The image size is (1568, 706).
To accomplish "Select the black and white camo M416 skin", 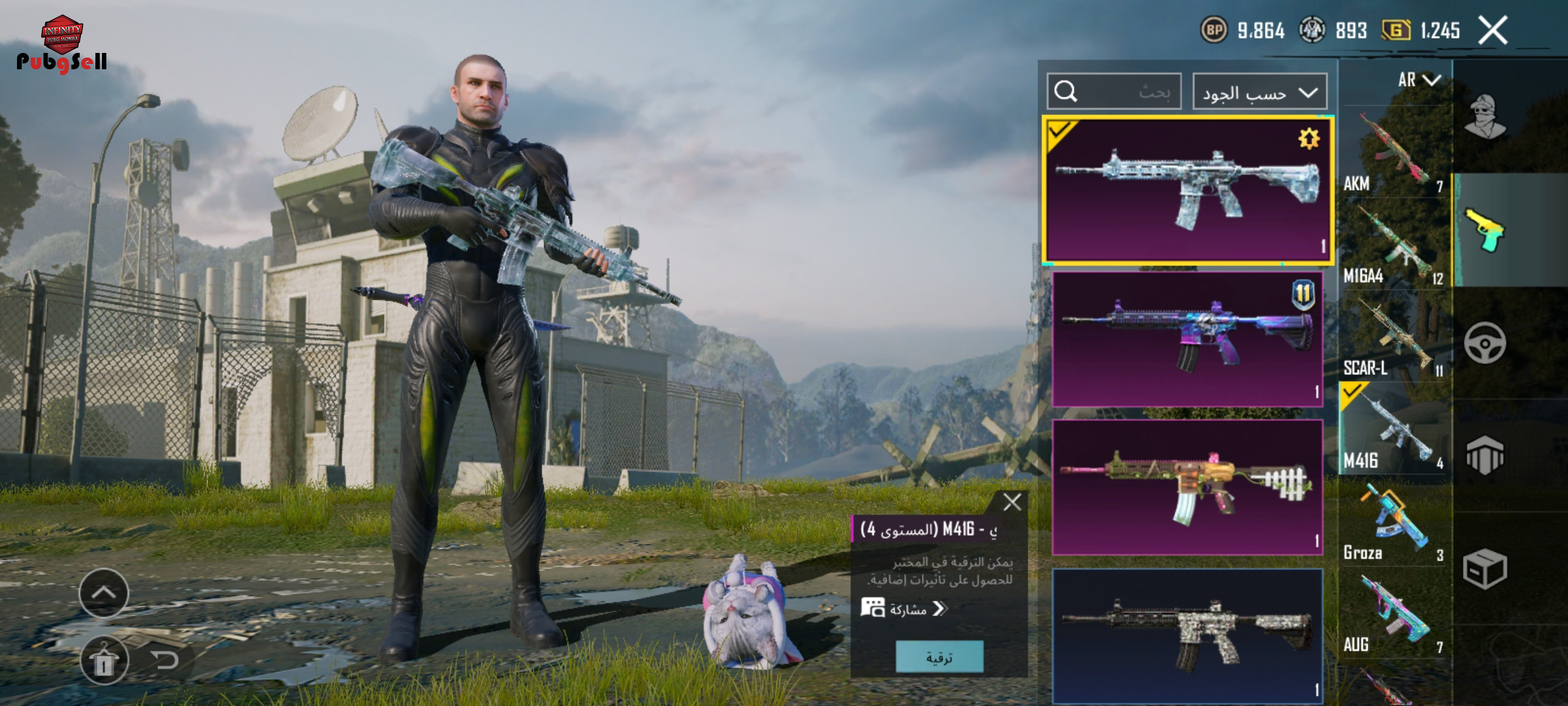I will tap(1186, 635).
